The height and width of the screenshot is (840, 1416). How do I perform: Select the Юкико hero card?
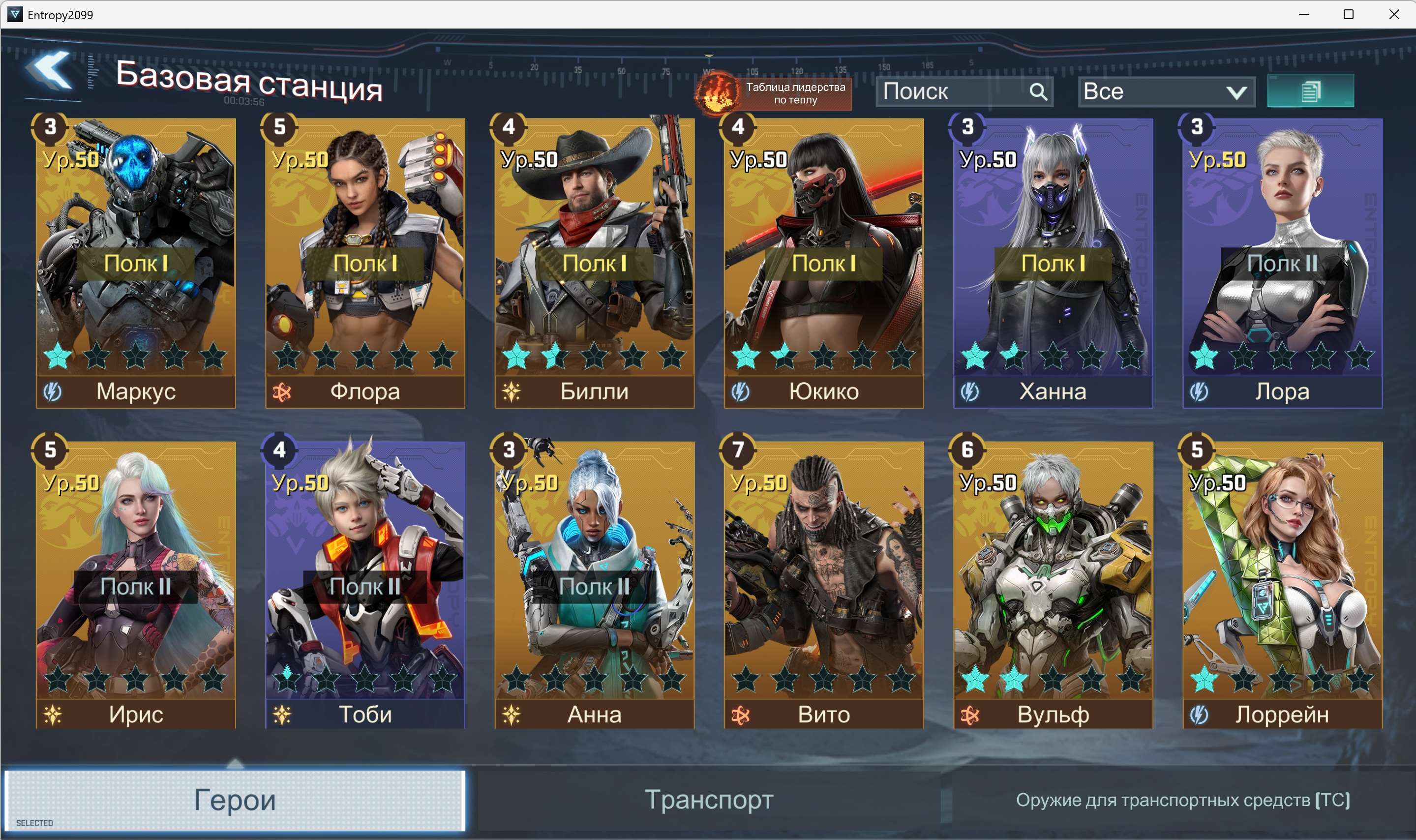coord(823,263)
